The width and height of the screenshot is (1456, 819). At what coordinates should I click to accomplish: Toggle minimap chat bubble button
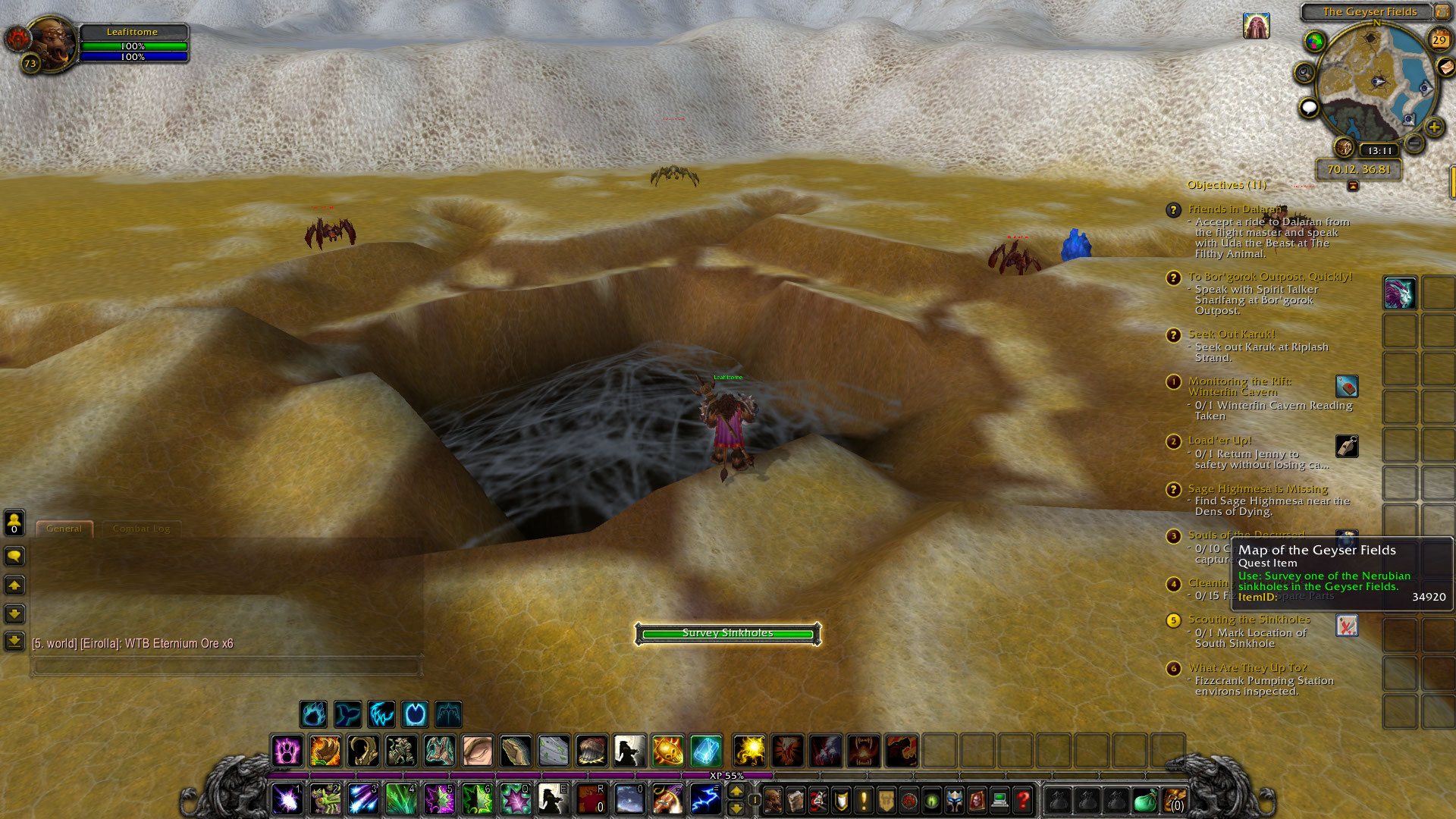click(x=1309, y=108)
